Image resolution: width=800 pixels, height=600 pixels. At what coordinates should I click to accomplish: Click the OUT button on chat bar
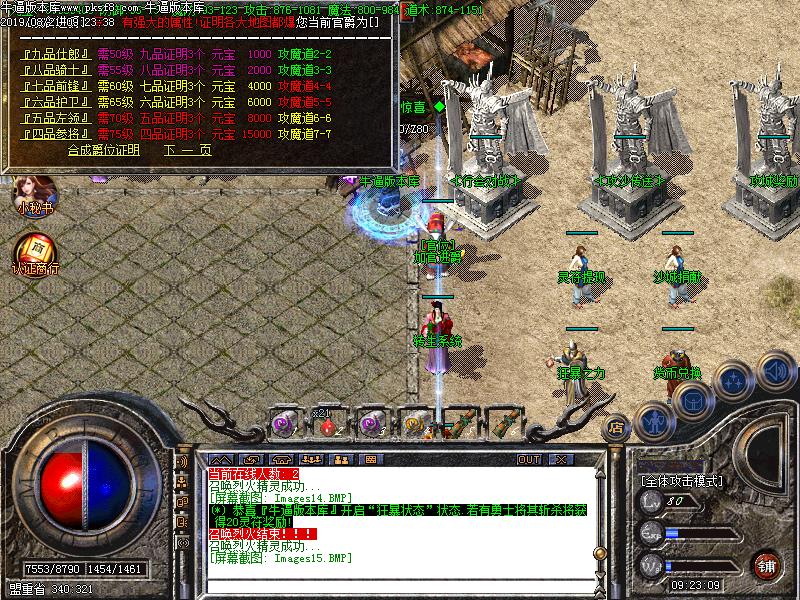(528, 460)
